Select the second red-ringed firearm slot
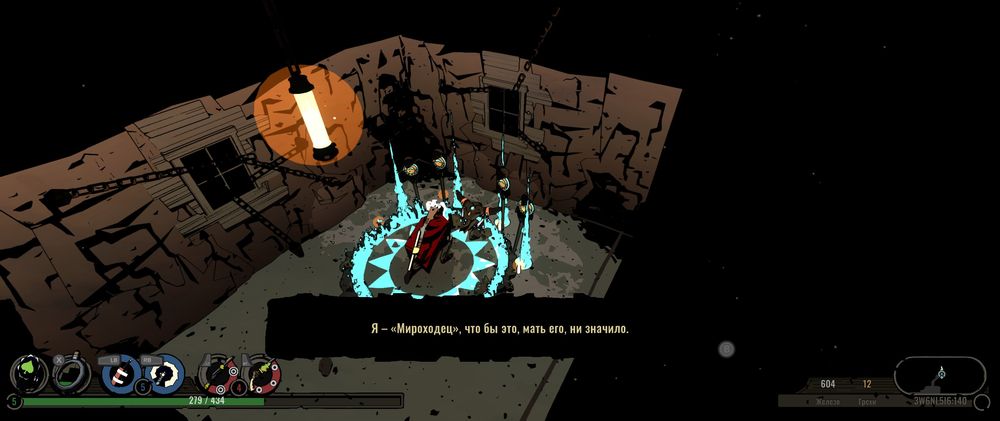Viewport: 1000px width, 421px height. click(x=262, y=374)
